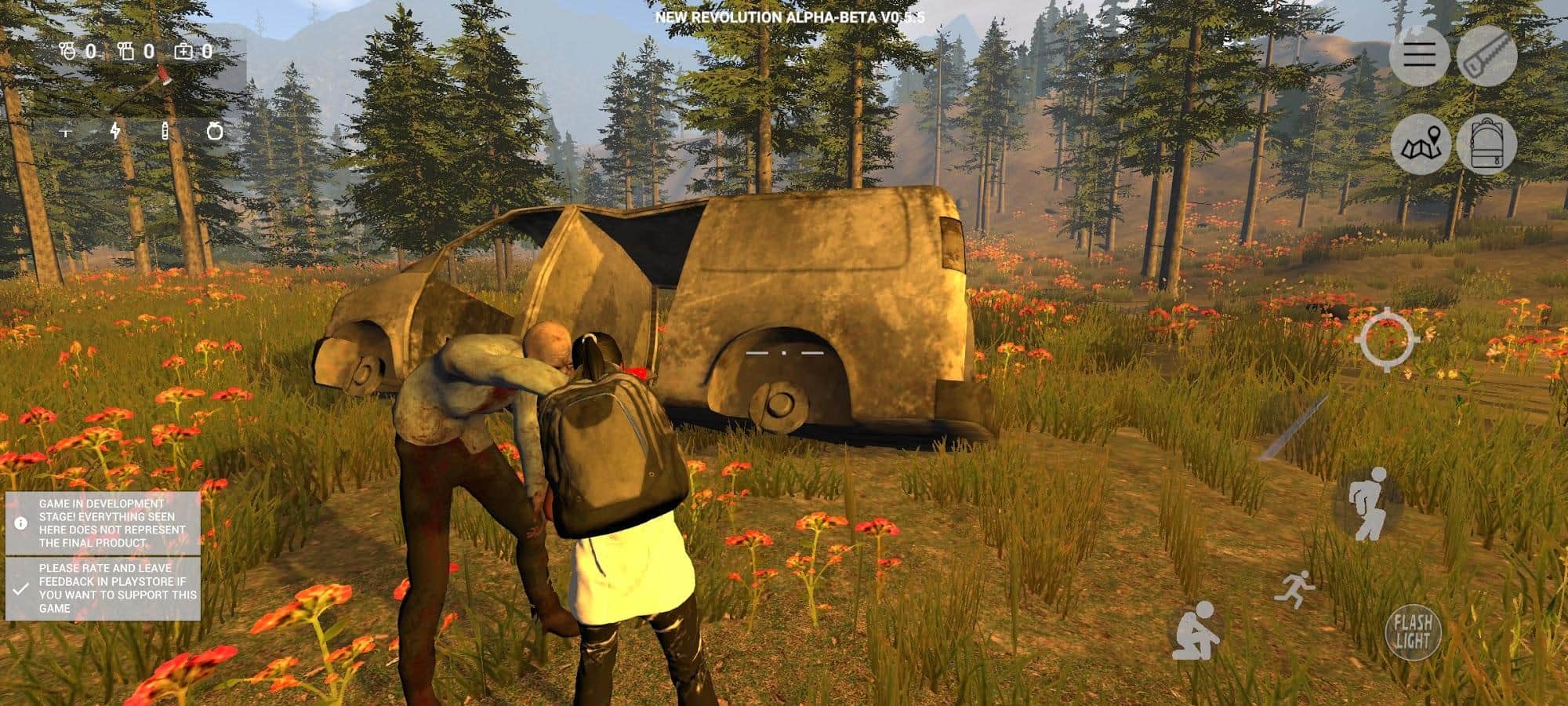Tap the sprint running figure icon
The height and width of the screenshot is (706, 1568).
[x=1293, y=589]
